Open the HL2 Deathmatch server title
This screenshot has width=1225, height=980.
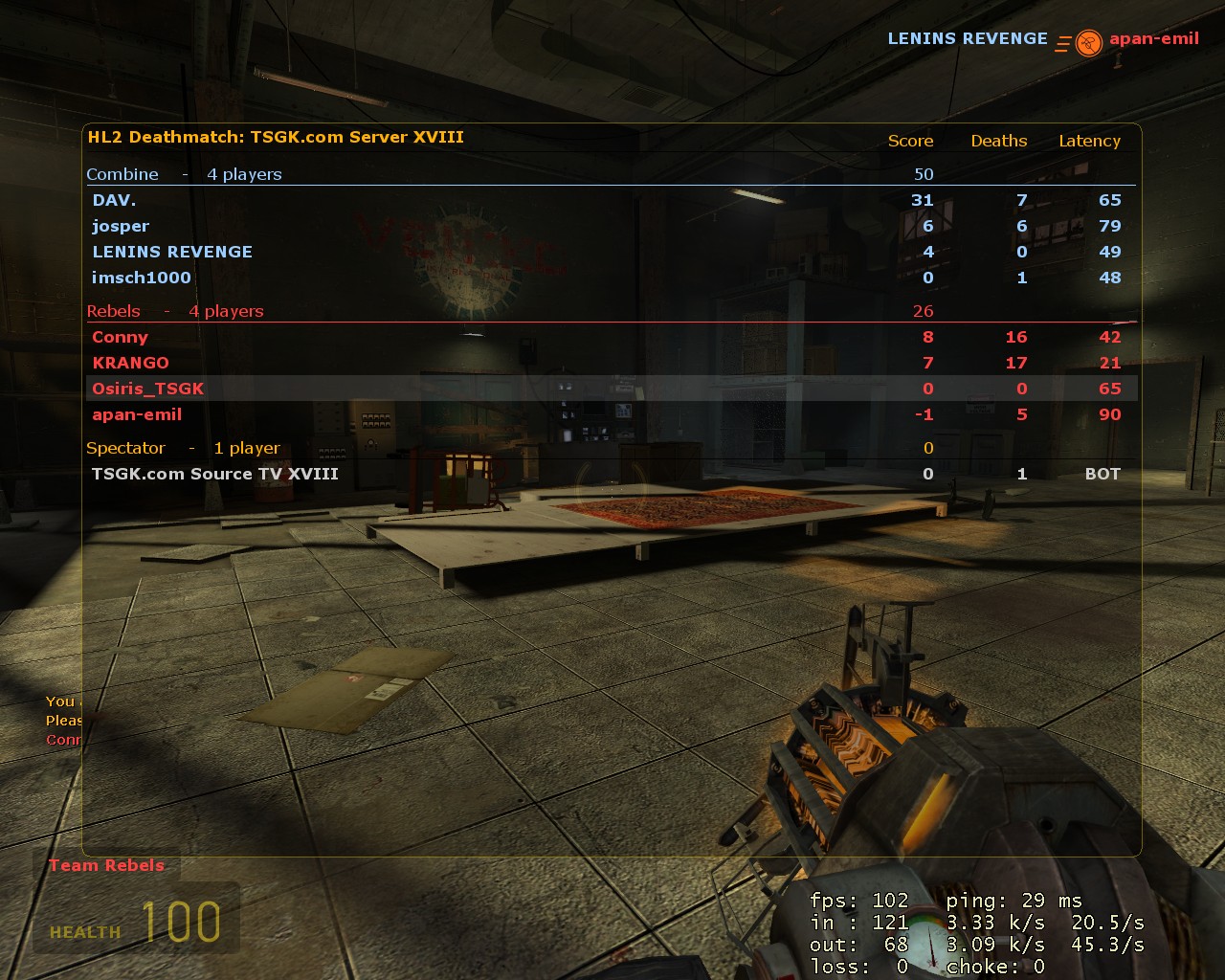[x=276, y=137]
